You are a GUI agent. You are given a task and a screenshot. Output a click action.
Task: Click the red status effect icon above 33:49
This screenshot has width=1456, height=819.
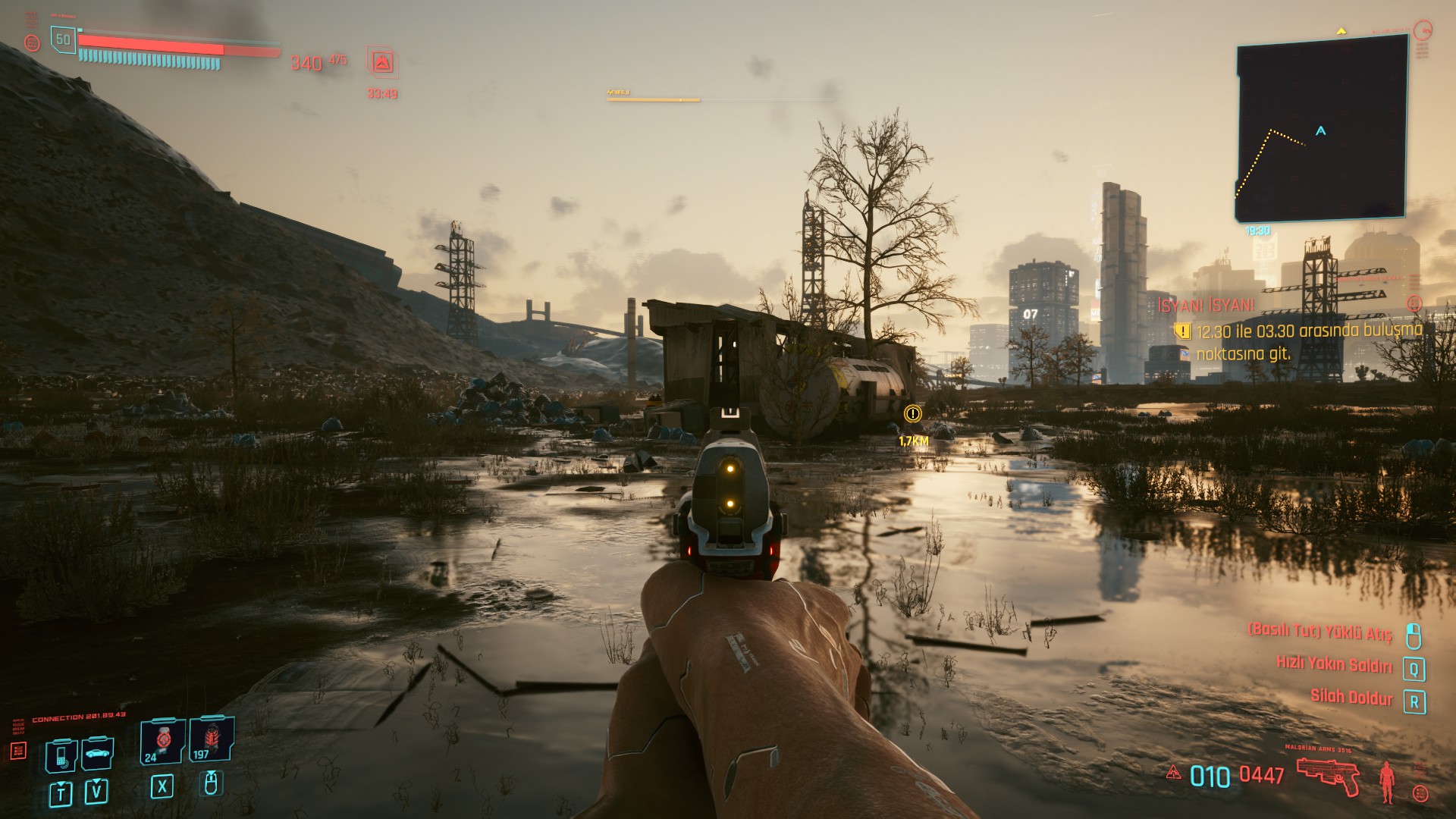click(x=382, y=63)
